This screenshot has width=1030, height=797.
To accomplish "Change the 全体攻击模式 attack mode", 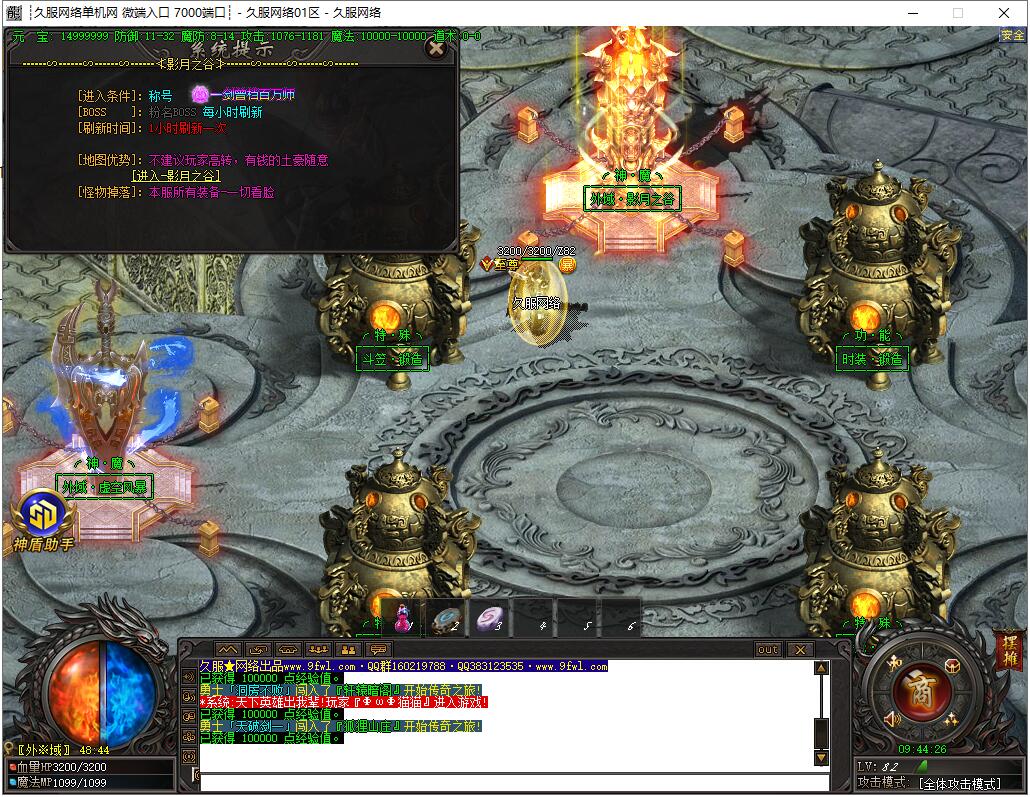I will [x=958, y=783].
